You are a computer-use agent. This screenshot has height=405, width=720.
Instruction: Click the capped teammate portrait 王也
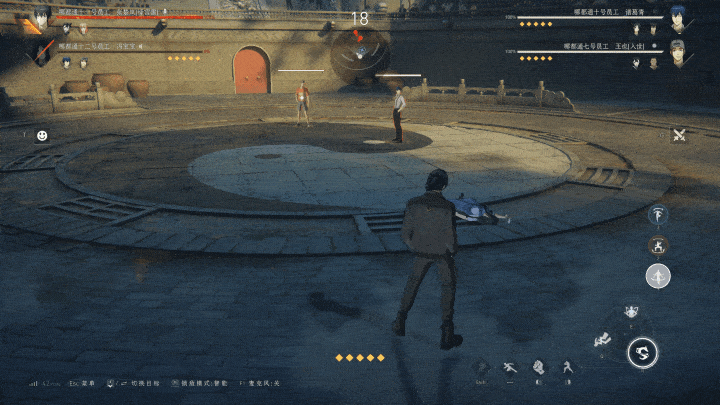click(x=682, y=50)
